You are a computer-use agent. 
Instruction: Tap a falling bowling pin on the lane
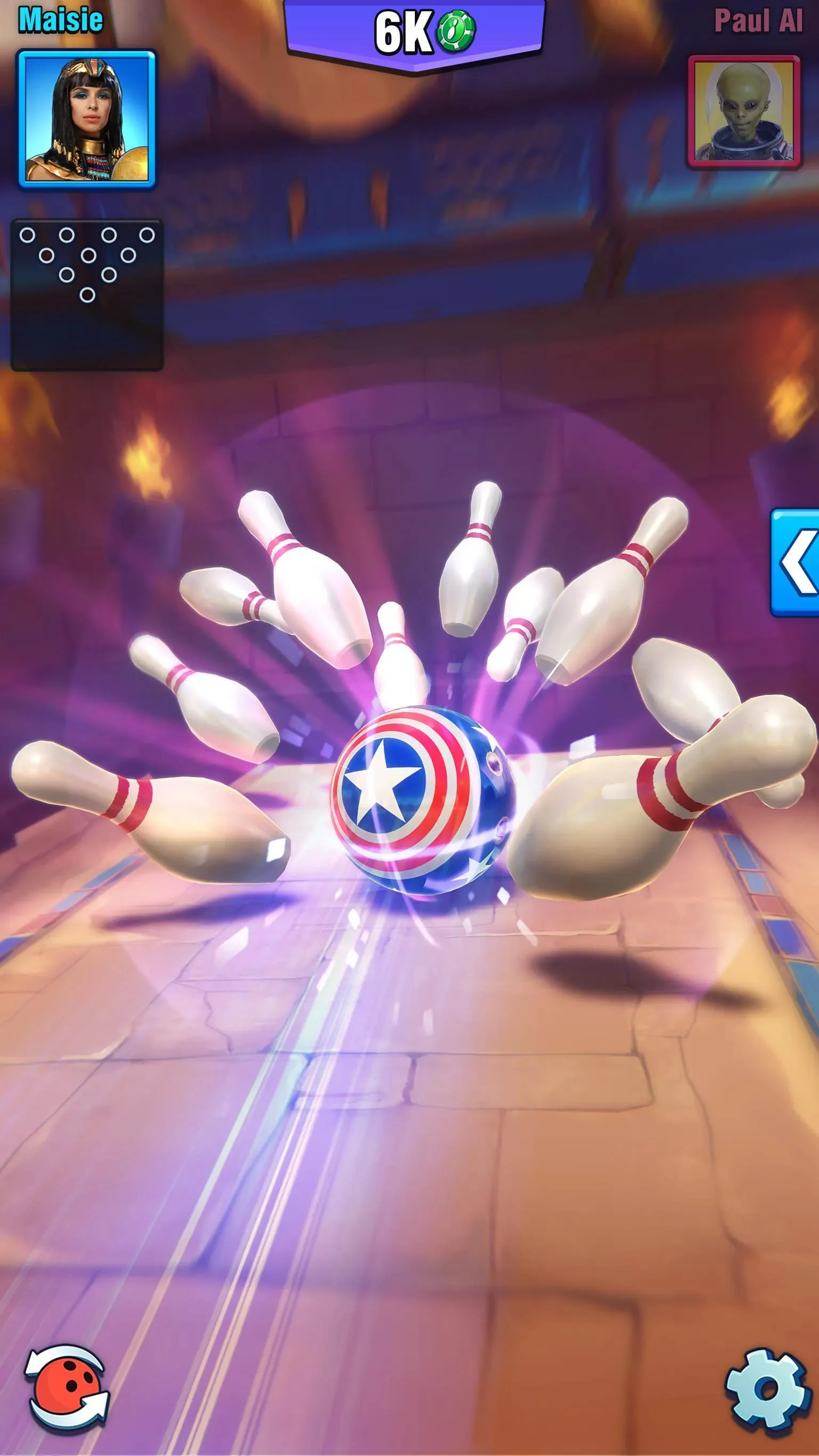point(317,594)
